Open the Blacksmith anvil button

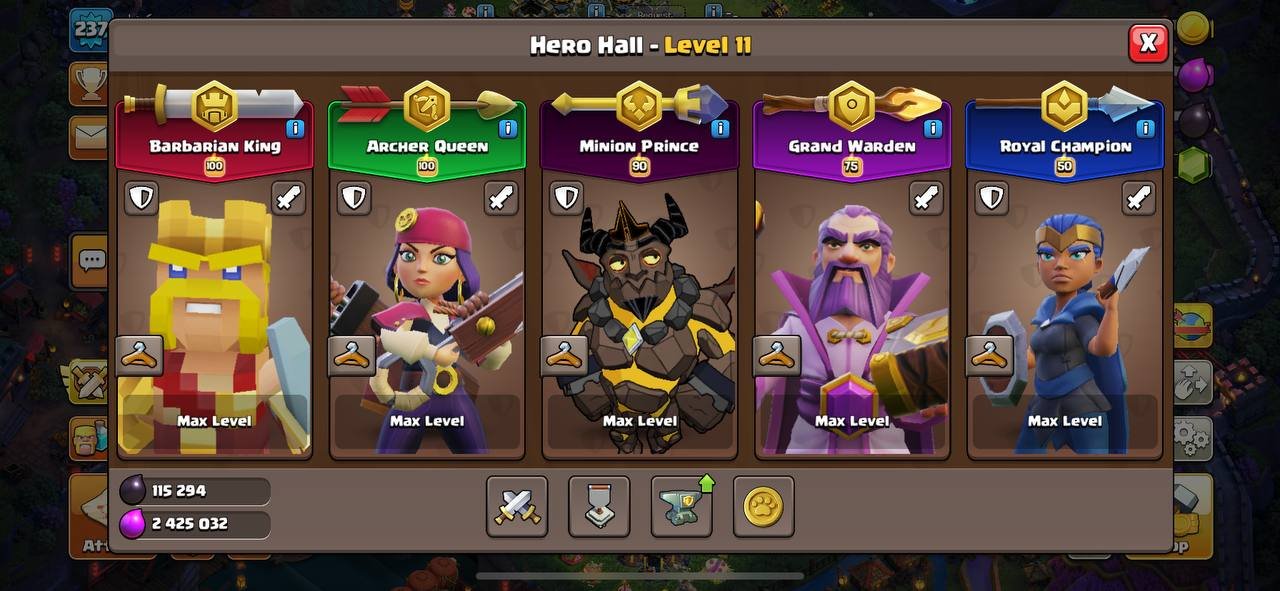[682, 506]
